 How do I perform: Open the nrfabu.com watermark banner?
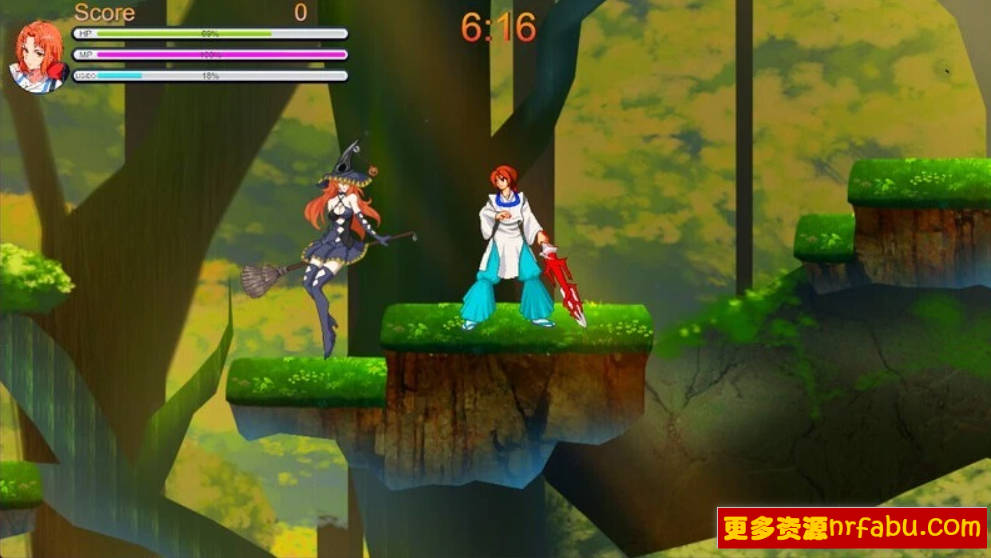[852, 527]
